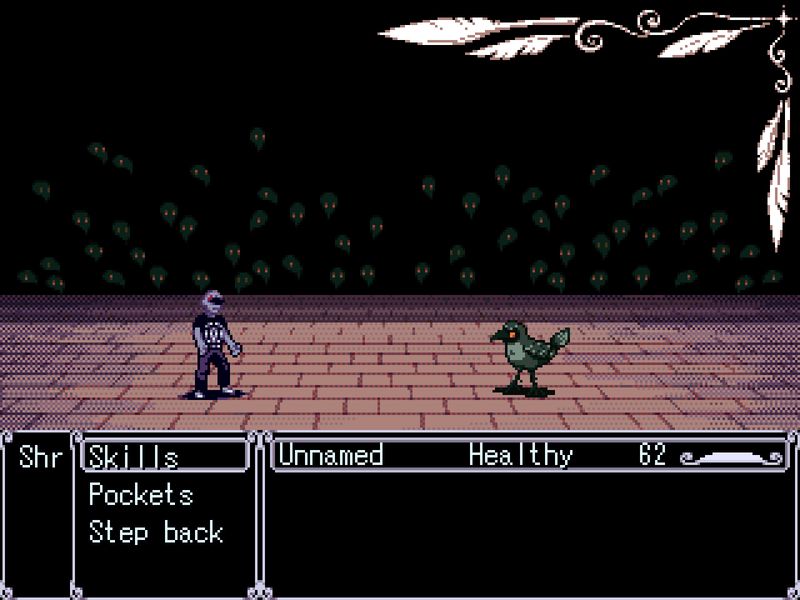Choose the Step back option

coord(155,532)
